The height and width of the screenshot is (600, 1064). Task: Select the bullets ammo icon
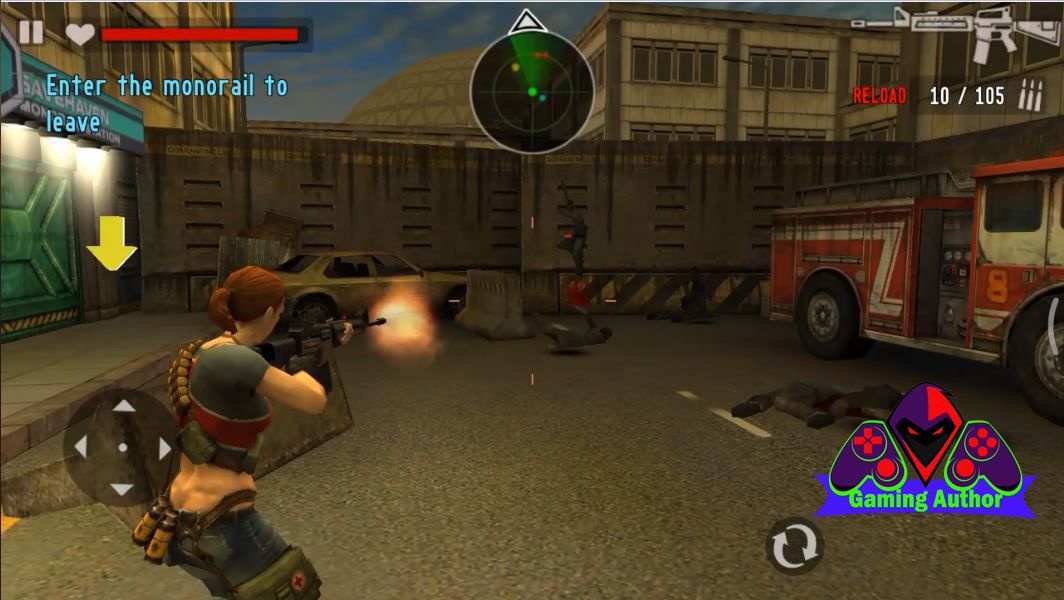coord(1030,96)
